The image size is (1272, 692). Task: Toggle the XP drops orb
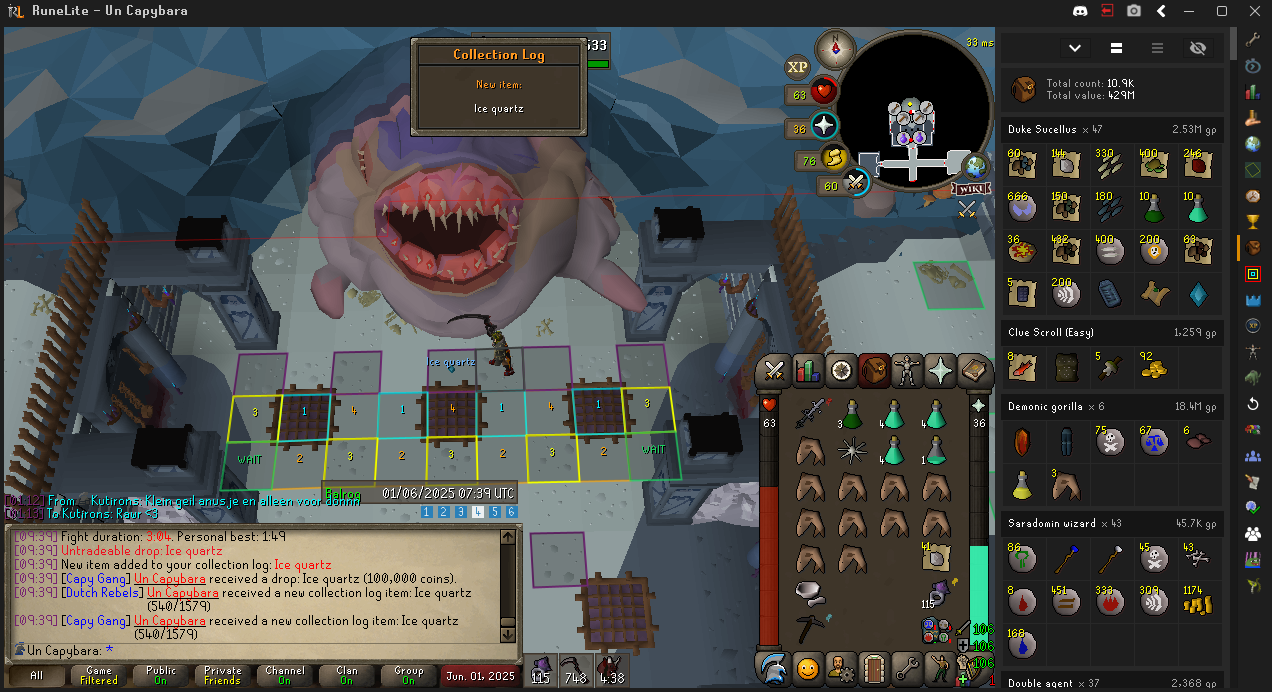click(x=797, y=67)
